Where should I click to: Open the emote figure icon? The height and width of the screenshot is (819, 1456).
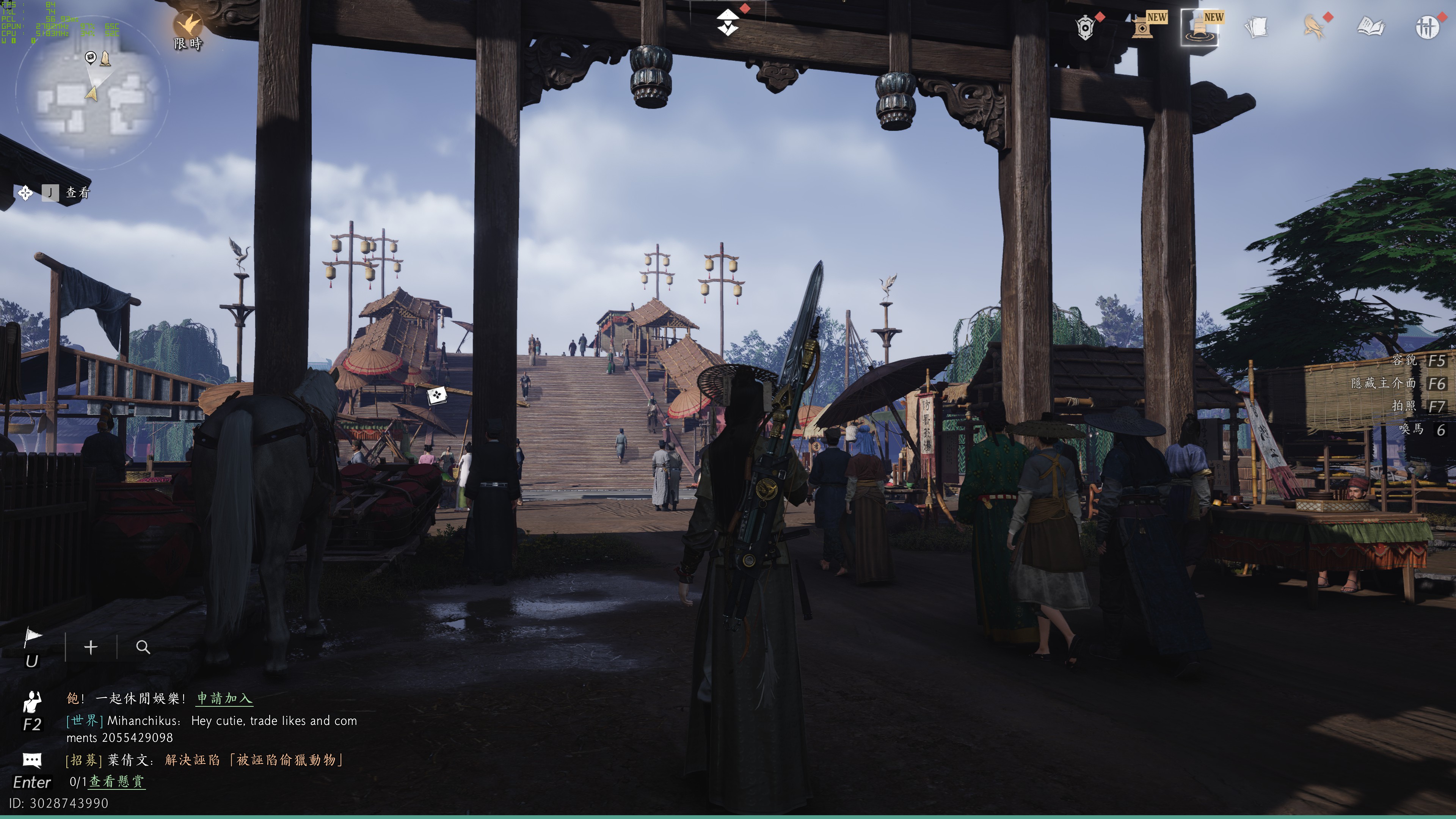point(32,702)
